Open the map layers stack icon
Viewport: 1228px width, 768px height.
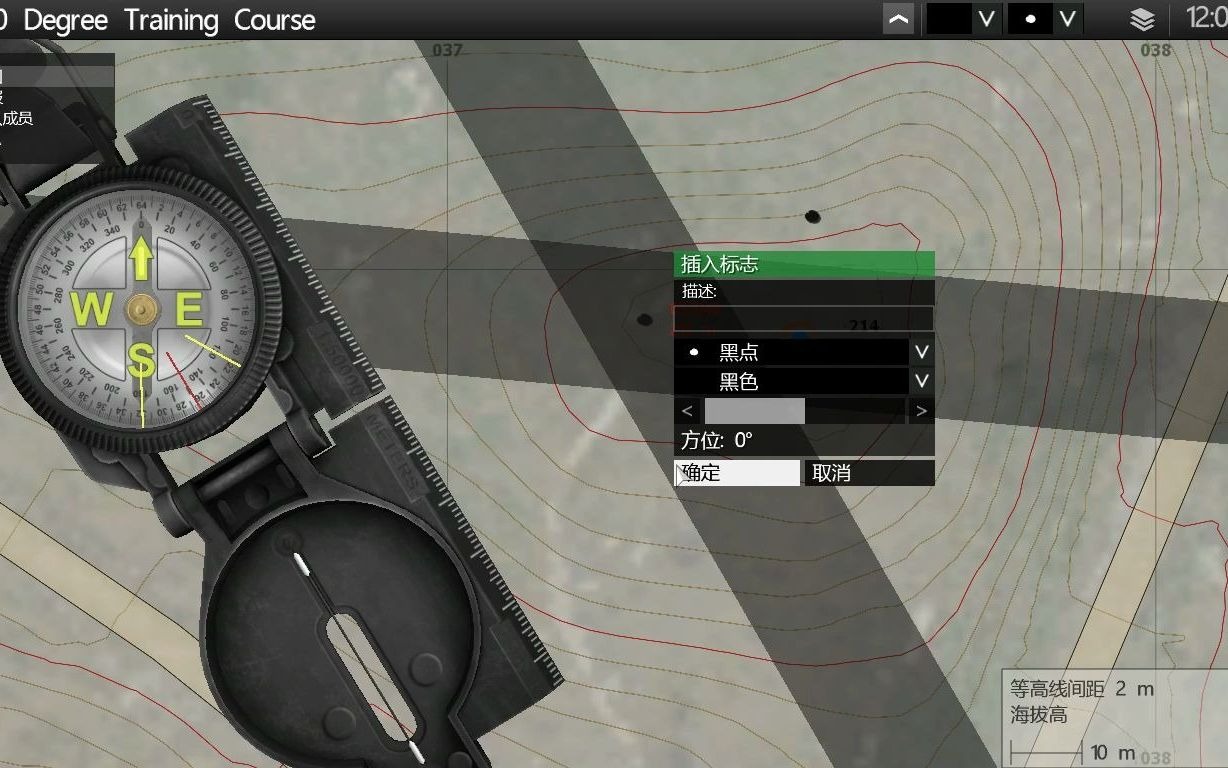1142,19
